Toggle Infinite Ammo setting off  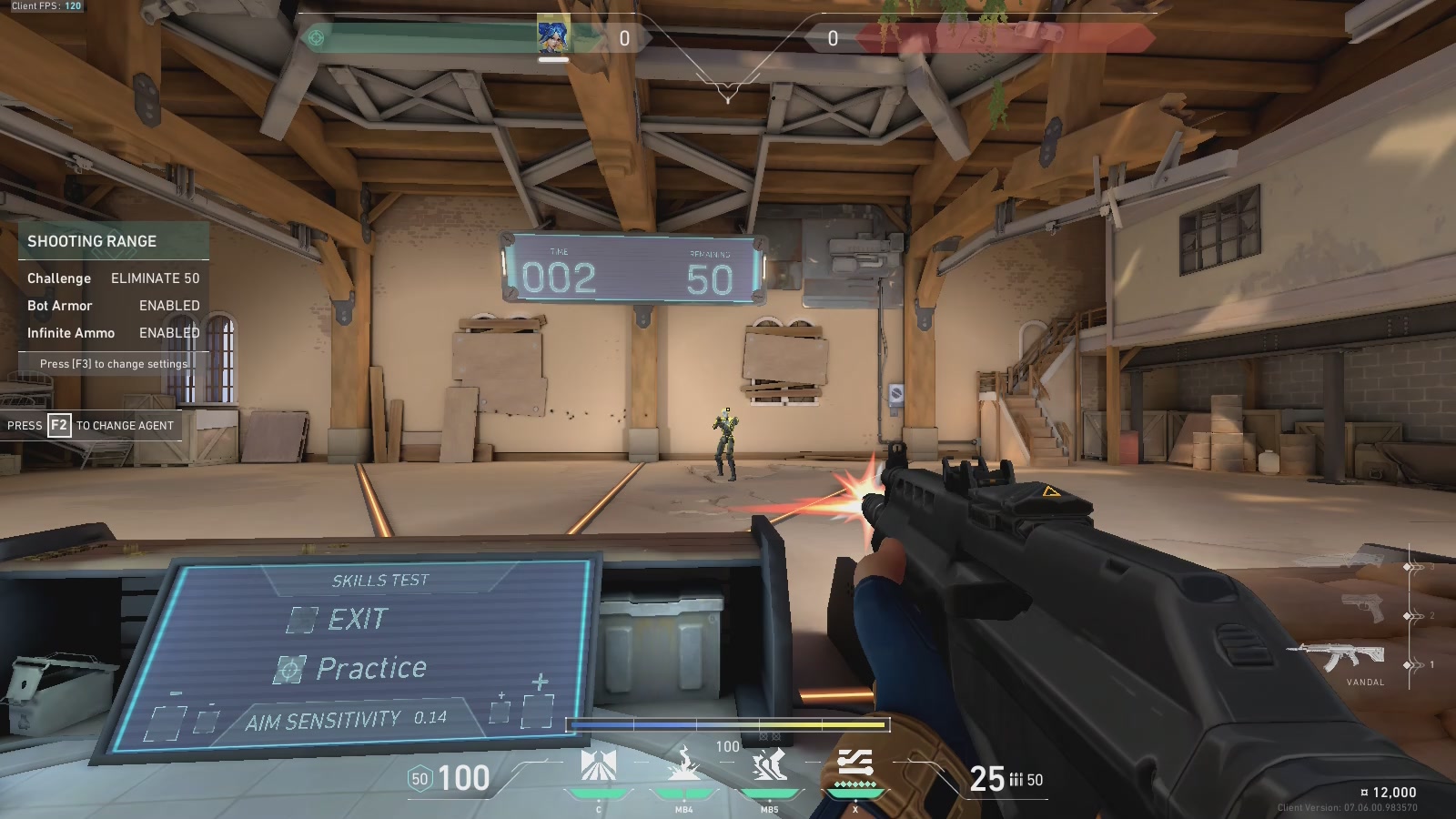click(x=168, y=333)
